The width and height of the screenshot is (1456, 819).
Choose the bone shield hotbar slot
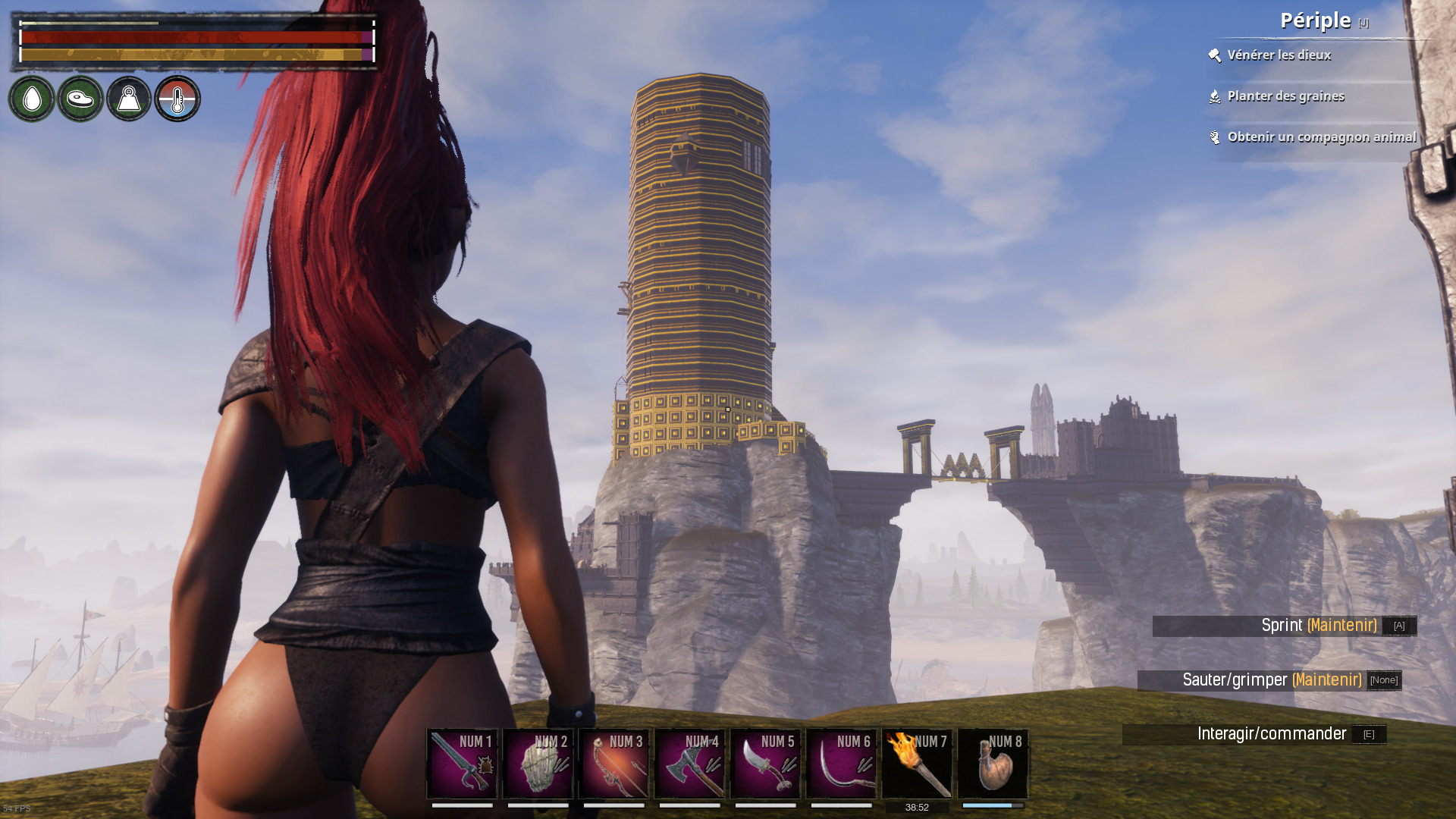[538, 764]
